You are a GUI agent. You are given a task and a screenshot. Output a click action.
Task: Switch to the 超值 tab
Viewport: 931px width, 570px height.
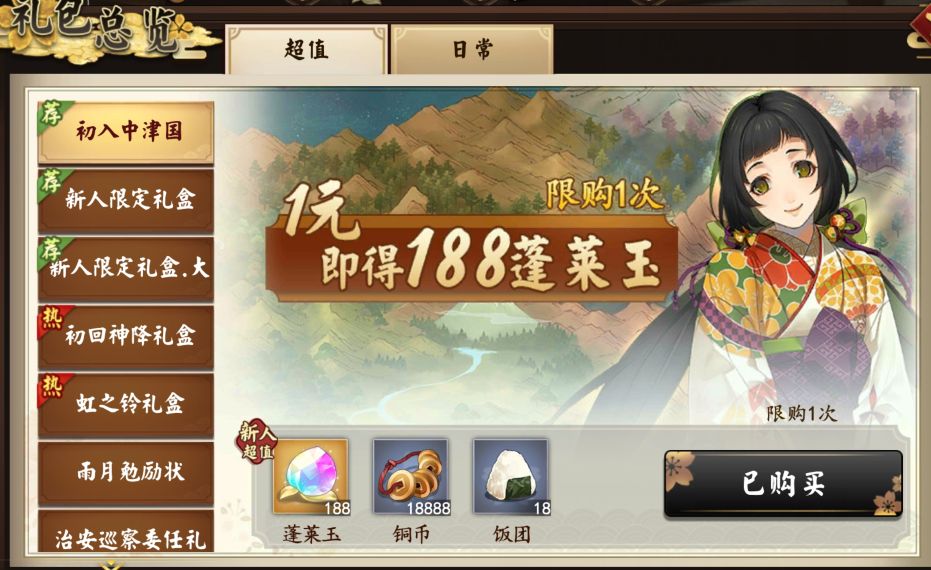point(306,50)
